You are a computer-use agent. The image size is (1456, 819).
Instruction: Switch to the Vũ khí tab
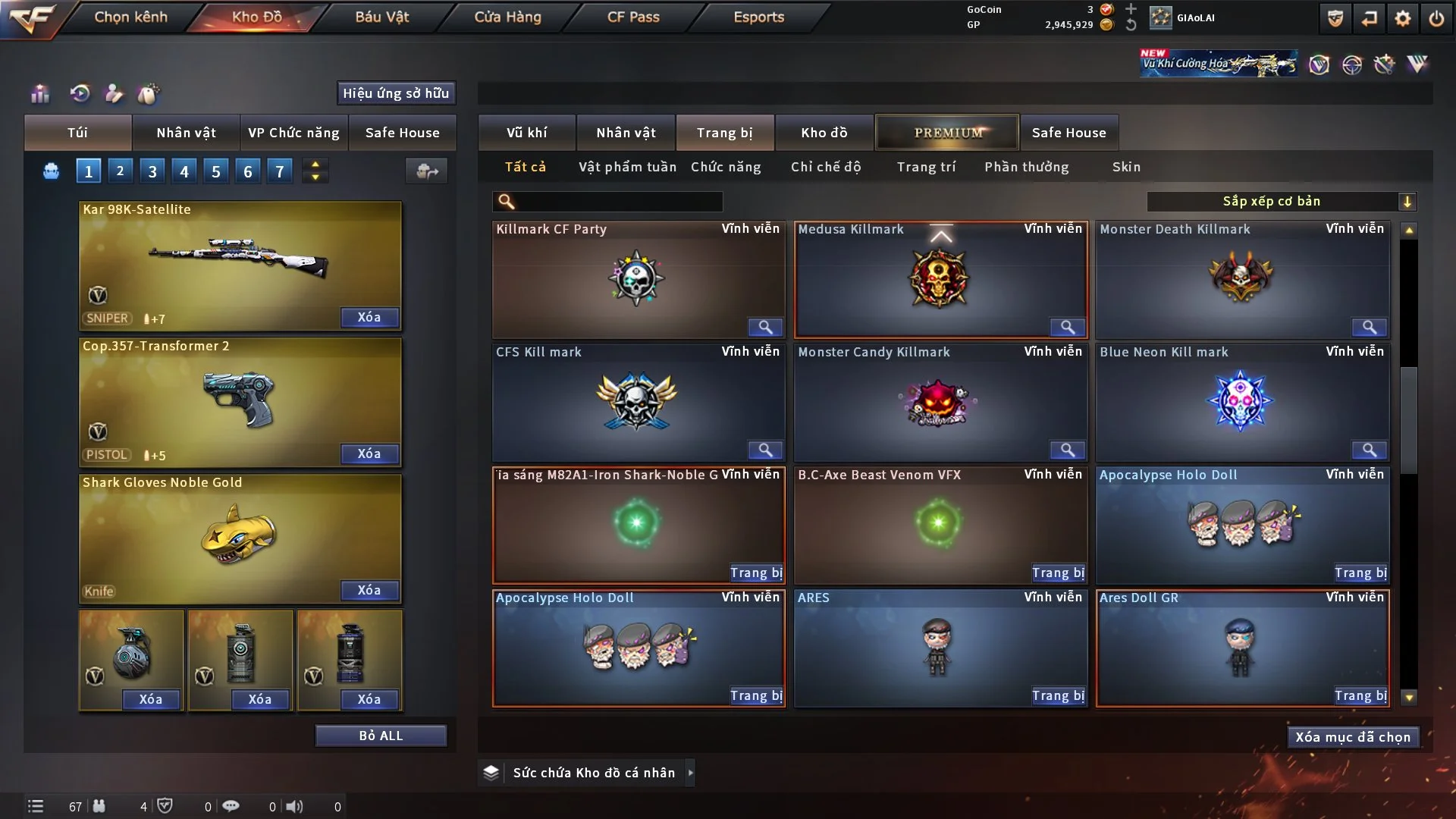[x=526, y=133]
